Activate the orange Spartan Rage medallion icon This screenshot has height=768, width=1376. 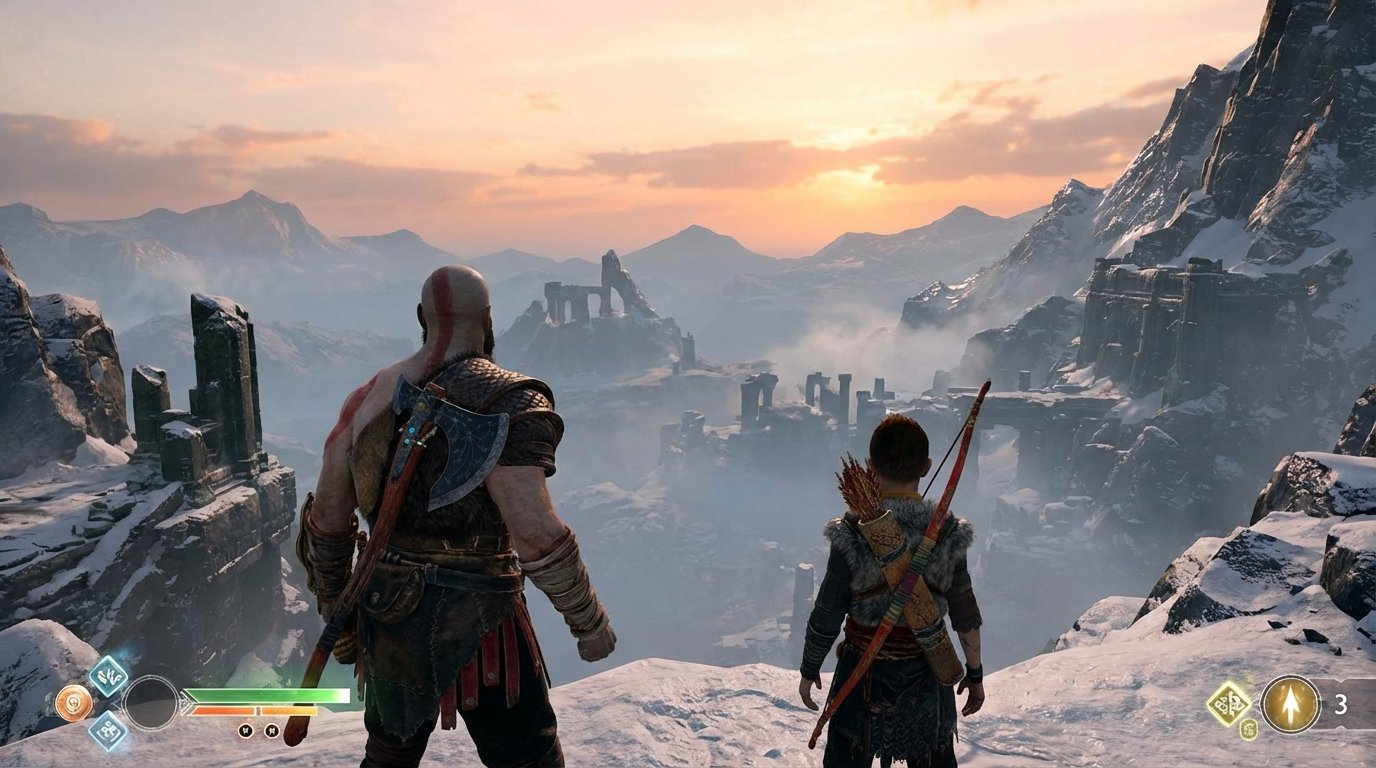pyautogui.click(x=74, y=702)
